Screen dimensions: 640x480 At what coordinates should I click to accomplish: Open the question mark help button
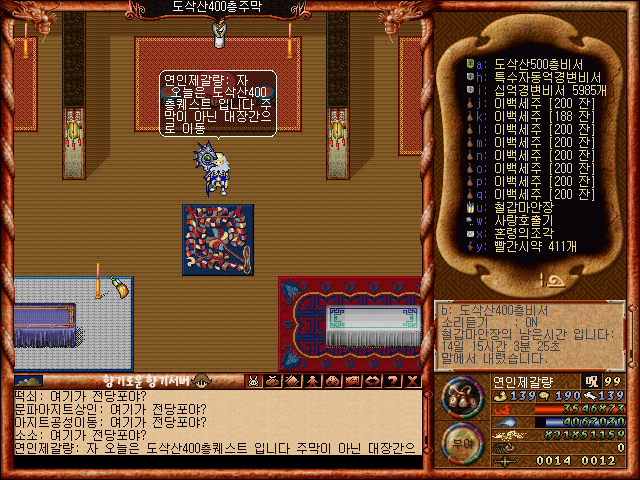393,381
